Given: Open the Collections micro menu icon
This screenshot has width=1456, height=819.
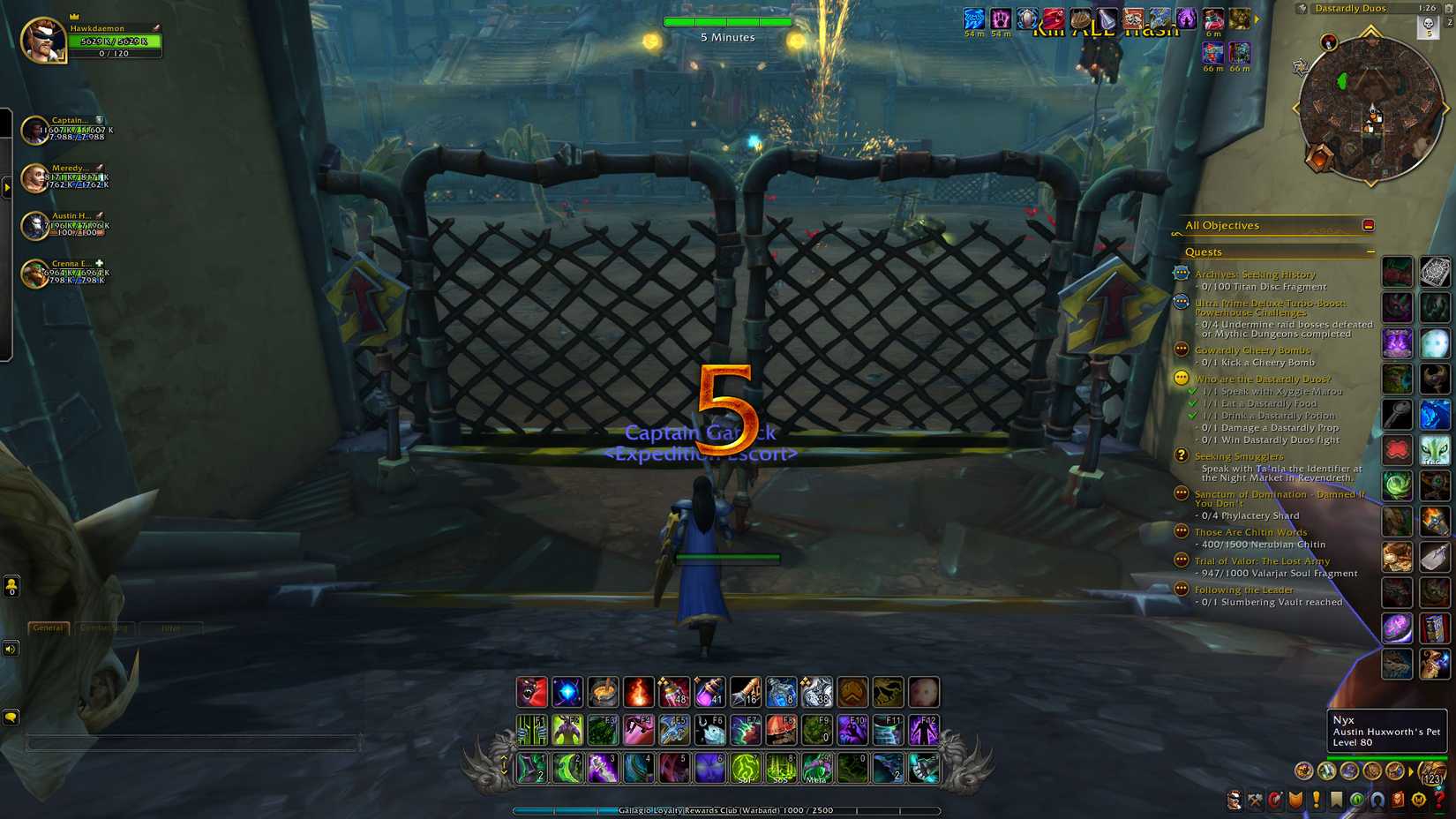Looking at the screenshot, I should coord(1375,800).
